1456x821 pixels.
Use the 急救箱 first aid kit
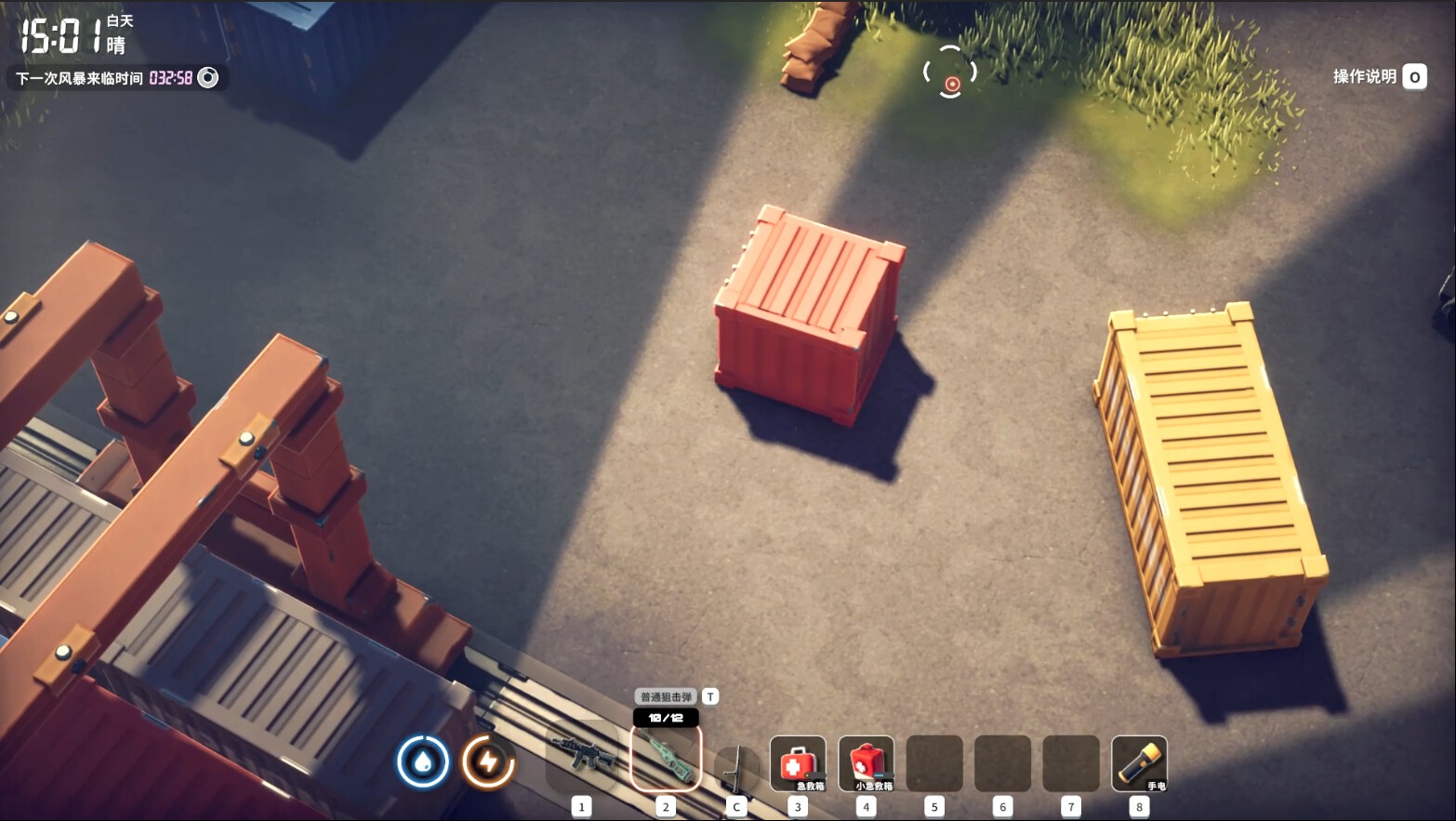point(798,763)
